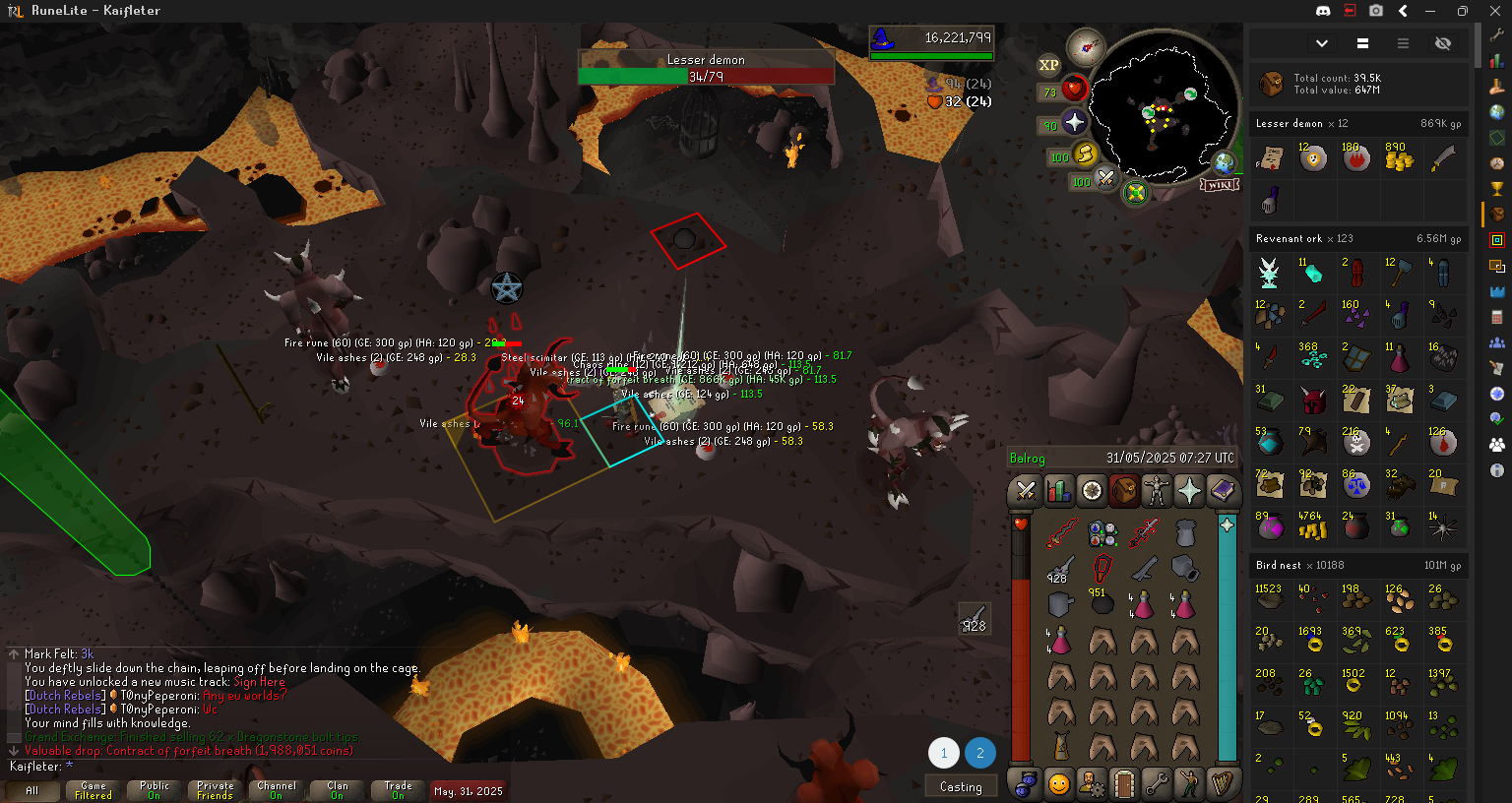Select the Public chat filter tab
The width and height of the screenshot is (1512, 803).
click(155, 790)
